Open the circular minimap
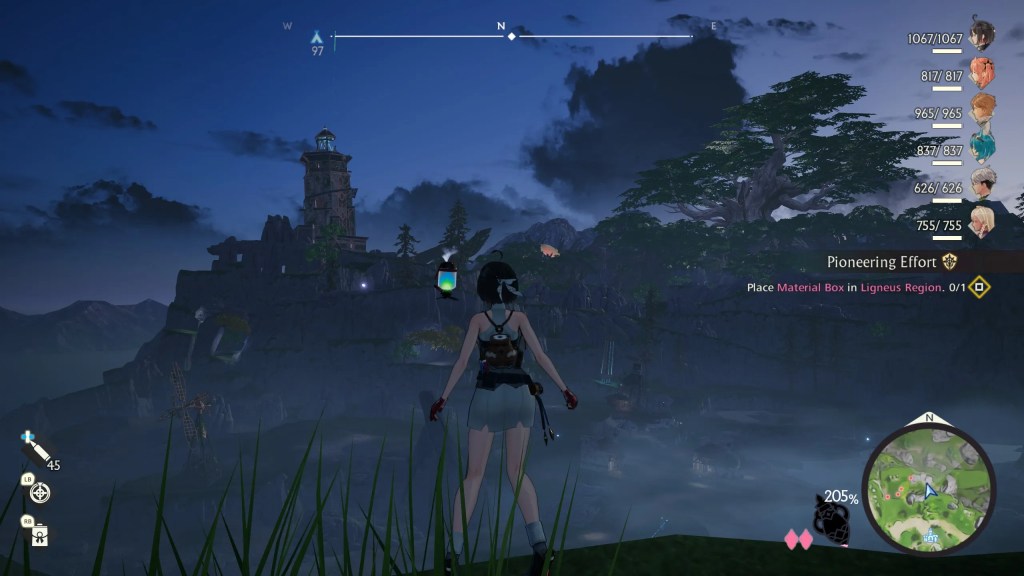The height and width of the screenshot is (576, 1024). 928,487
